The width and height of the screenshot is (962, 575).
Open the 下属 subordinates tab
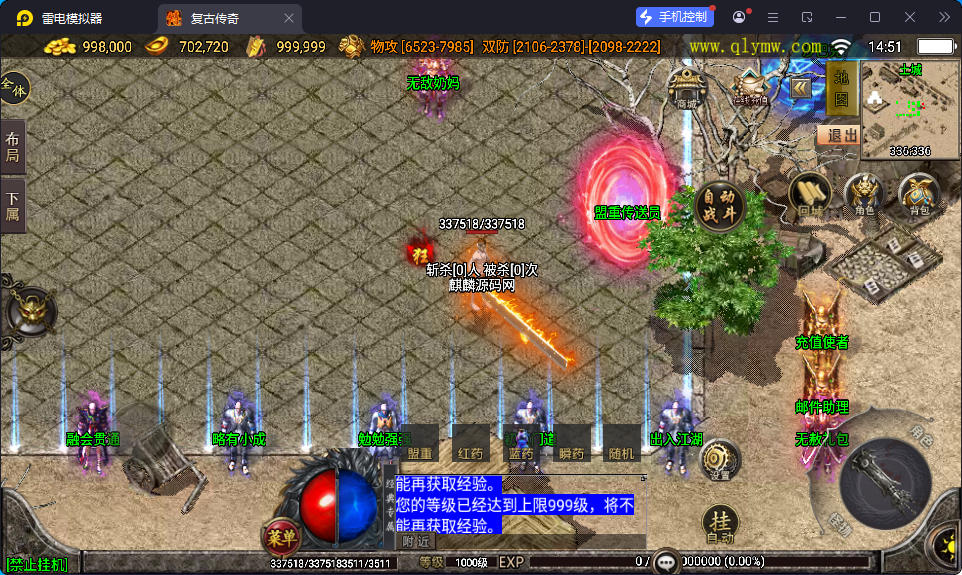click(12, 206)
